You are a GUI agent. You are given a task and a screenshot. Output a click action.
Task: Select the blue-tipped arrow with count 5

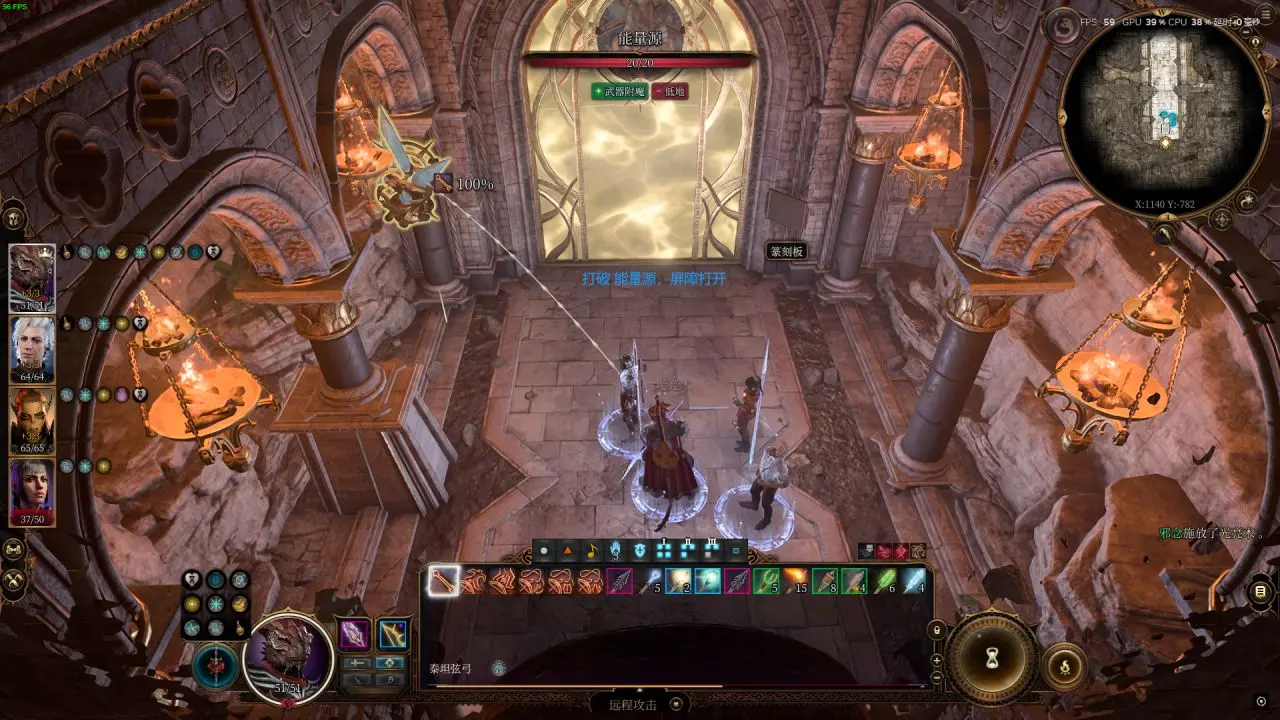coord(651,581)
